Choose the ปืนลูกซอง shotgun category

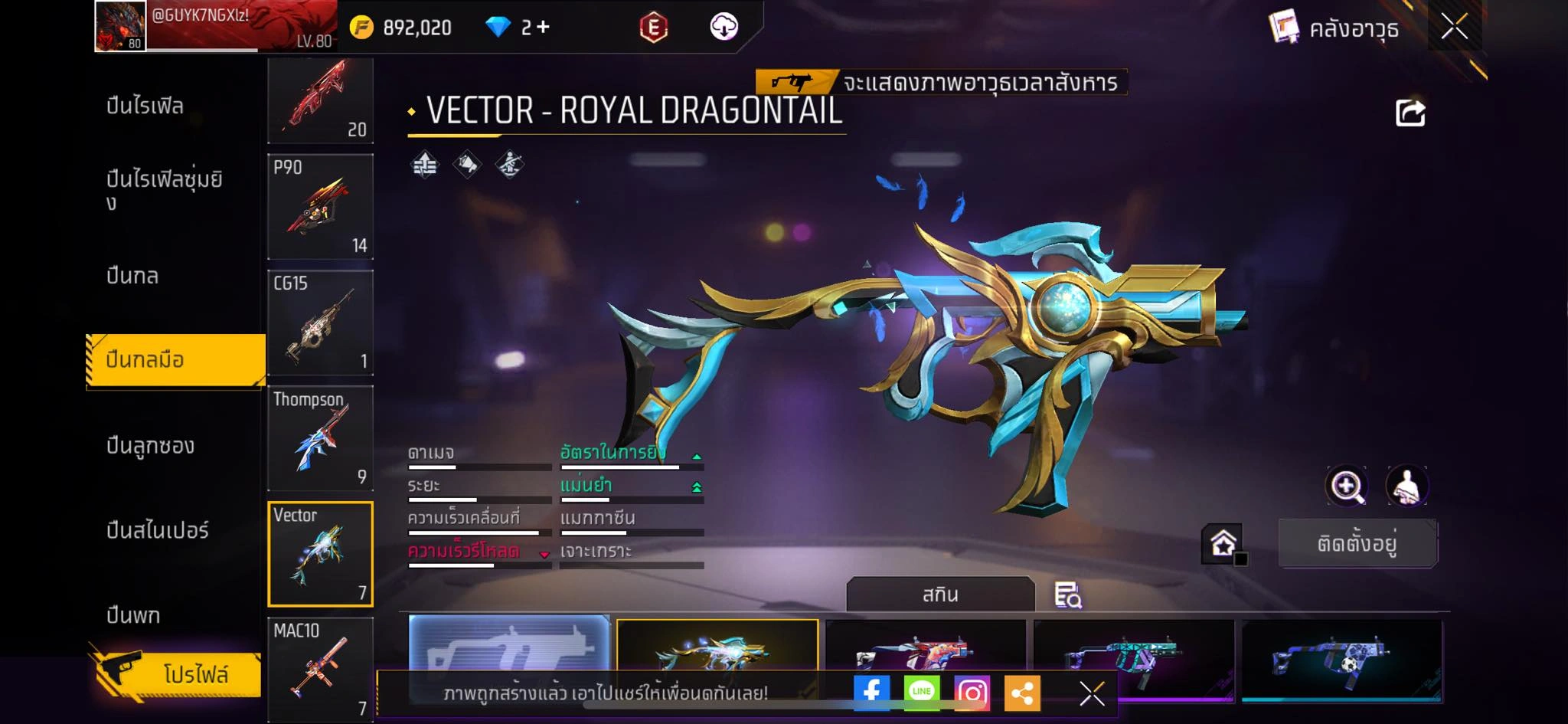coord(150,445)
